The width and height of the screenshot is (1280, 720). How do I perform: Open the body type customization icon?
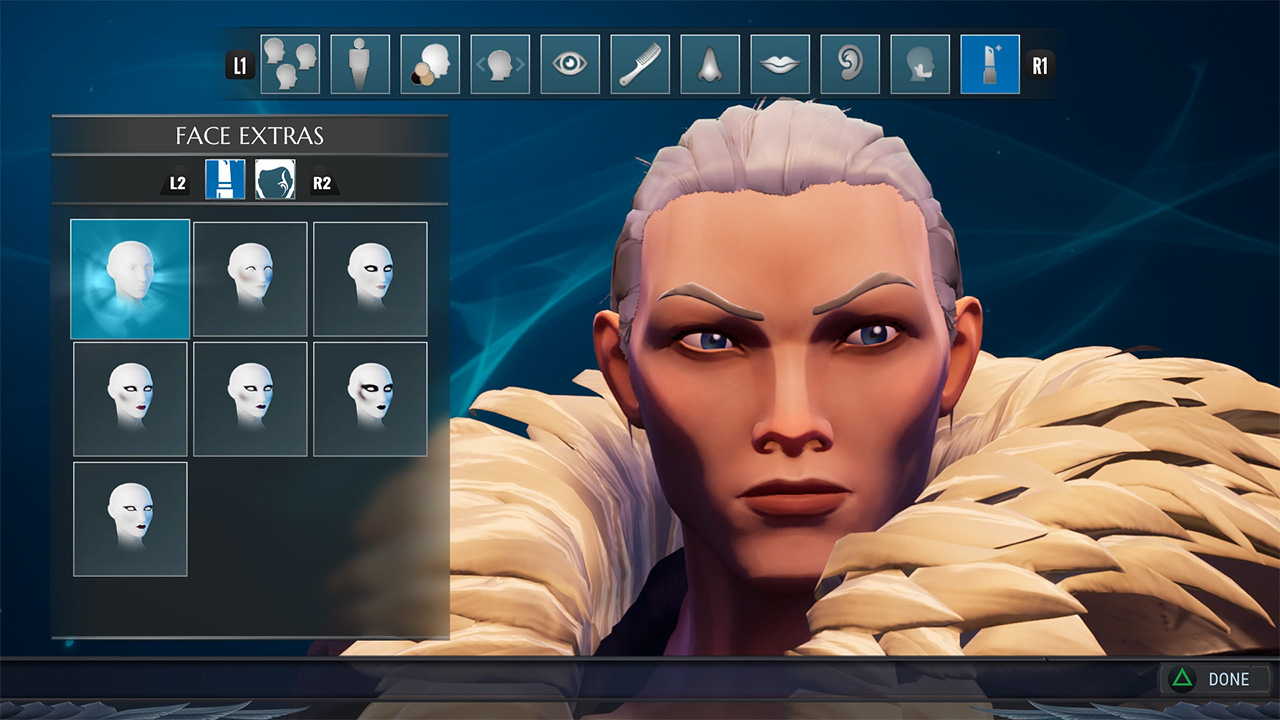(360, 63)
